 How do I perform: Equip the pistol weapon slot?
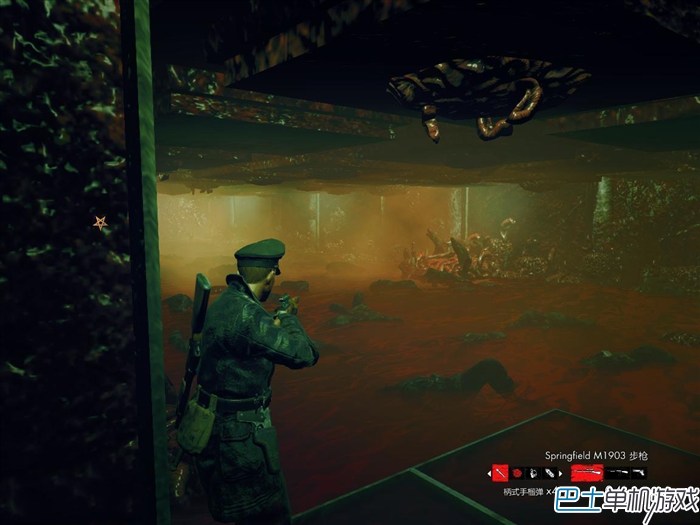coord(638,473)
